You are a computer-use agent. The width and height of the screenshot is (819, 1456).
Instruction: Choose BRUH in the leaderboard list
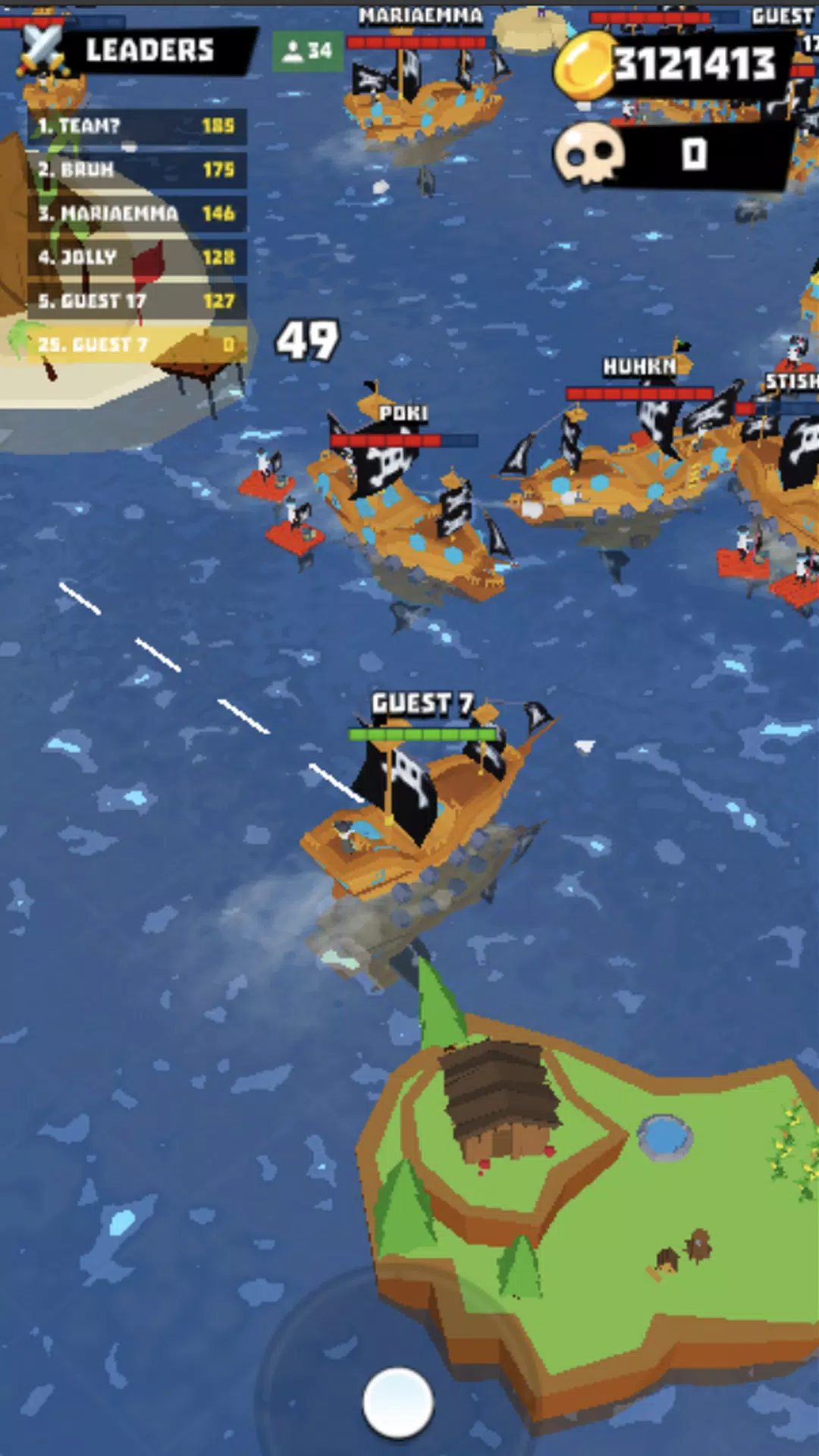(x=136, y=169)
